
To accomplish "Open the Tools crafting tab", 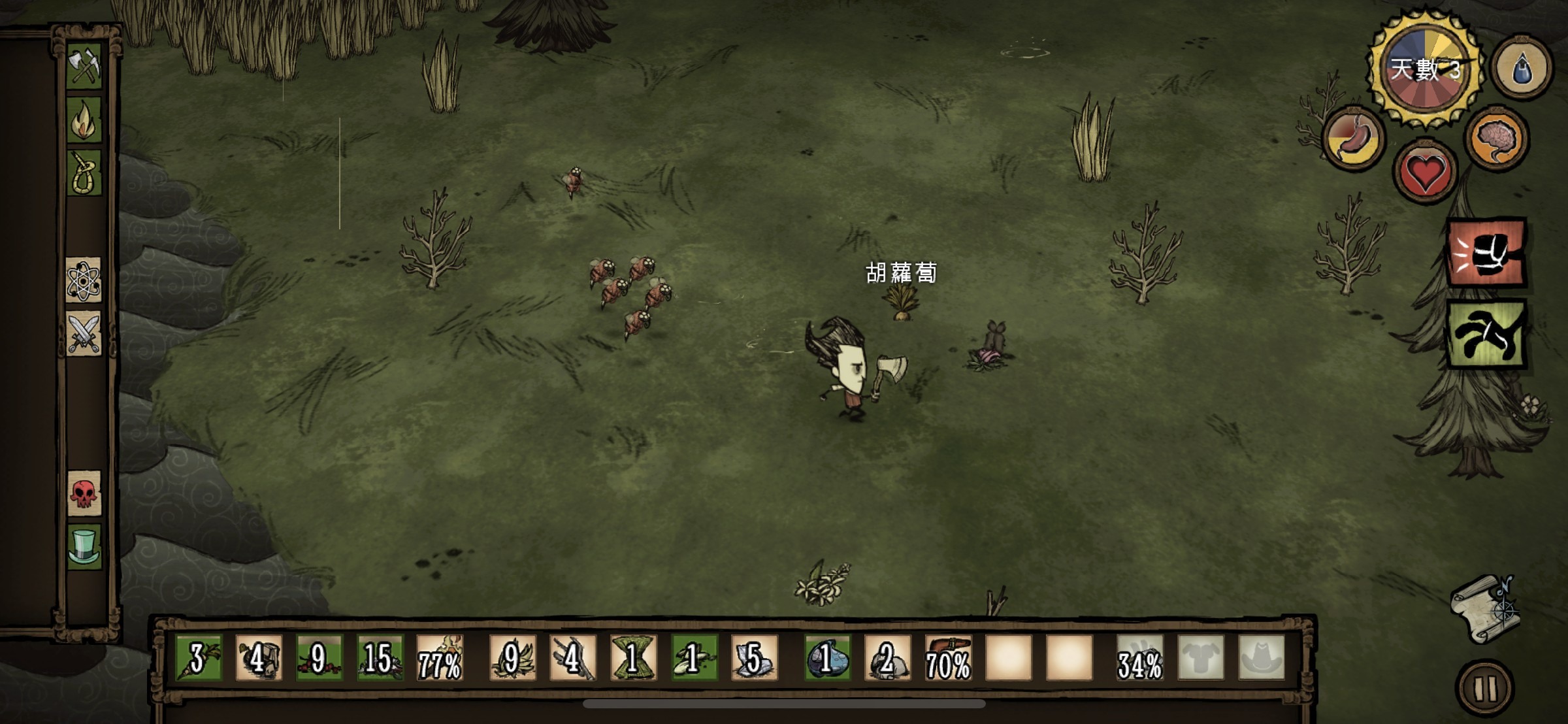I will click(x=84, y=66).
